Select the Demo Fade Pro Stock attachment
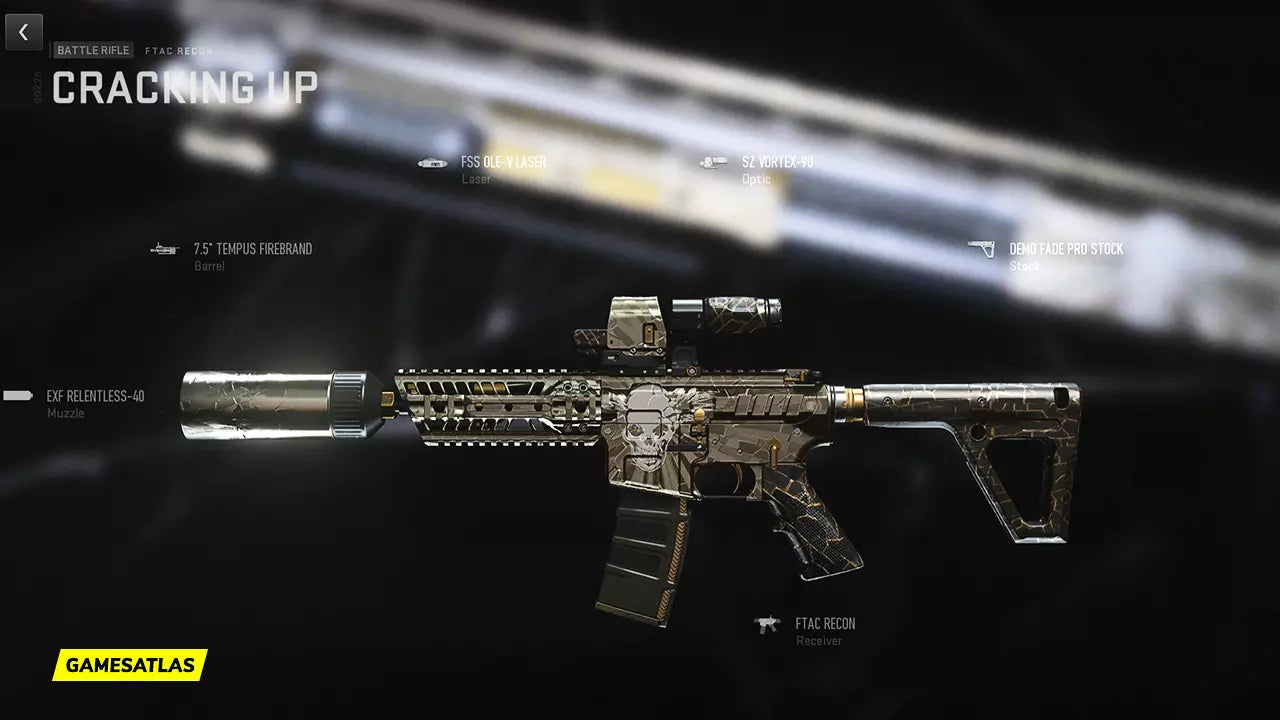This screenshot has width=1280, height=720. [1065, 249]
